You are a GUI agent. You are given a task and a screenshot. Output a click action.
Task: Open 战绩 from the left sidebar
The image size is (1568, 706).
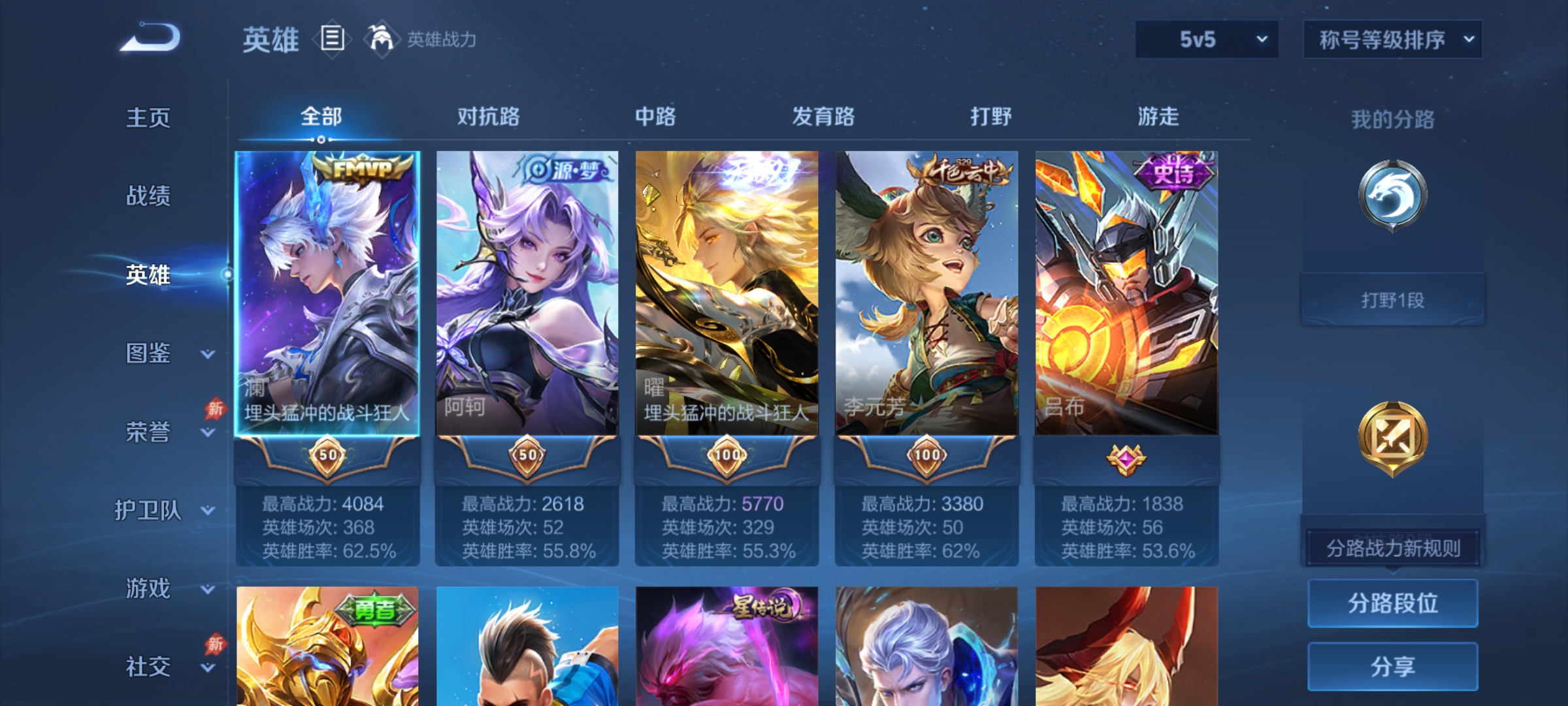tap(149, 196)
